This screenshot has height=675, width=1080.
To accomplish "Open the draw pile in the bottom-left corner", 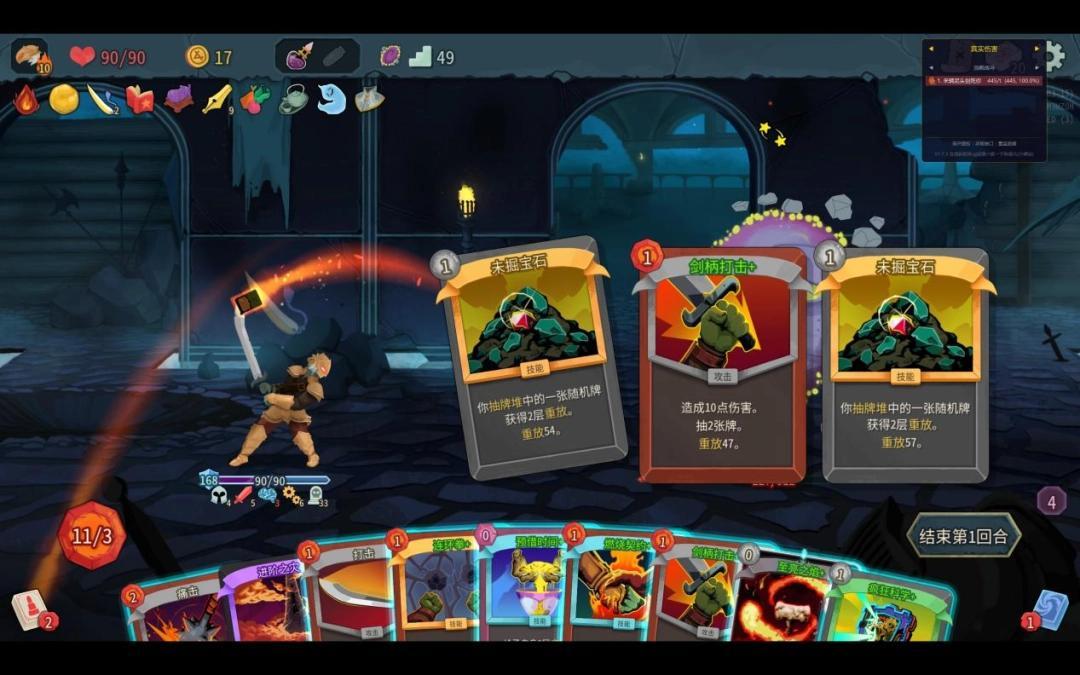I will pyautogui.click(x=30, y=611).
